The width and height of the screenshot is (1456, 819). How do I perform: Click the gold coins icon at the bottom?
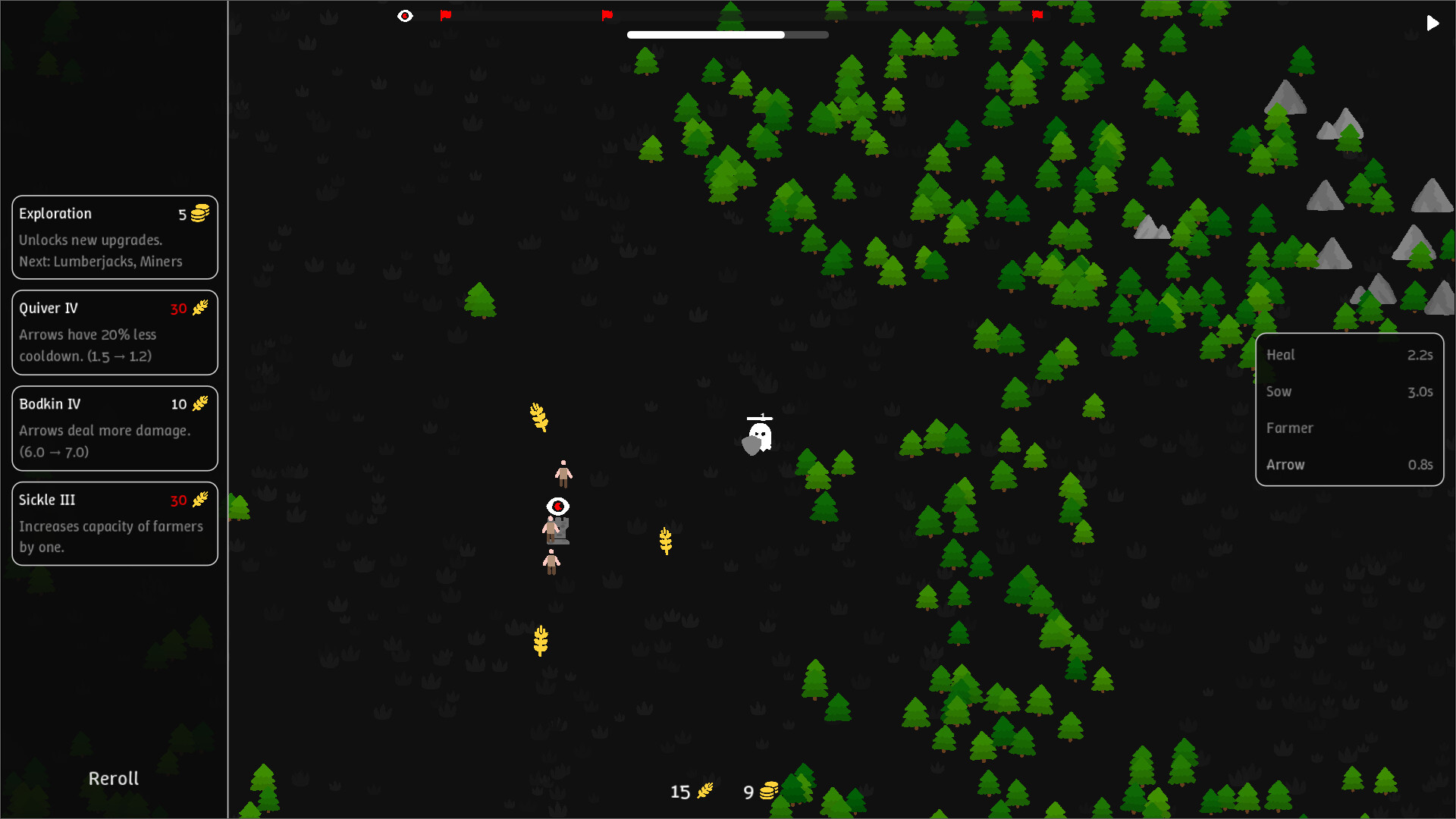tap(768, 791)
